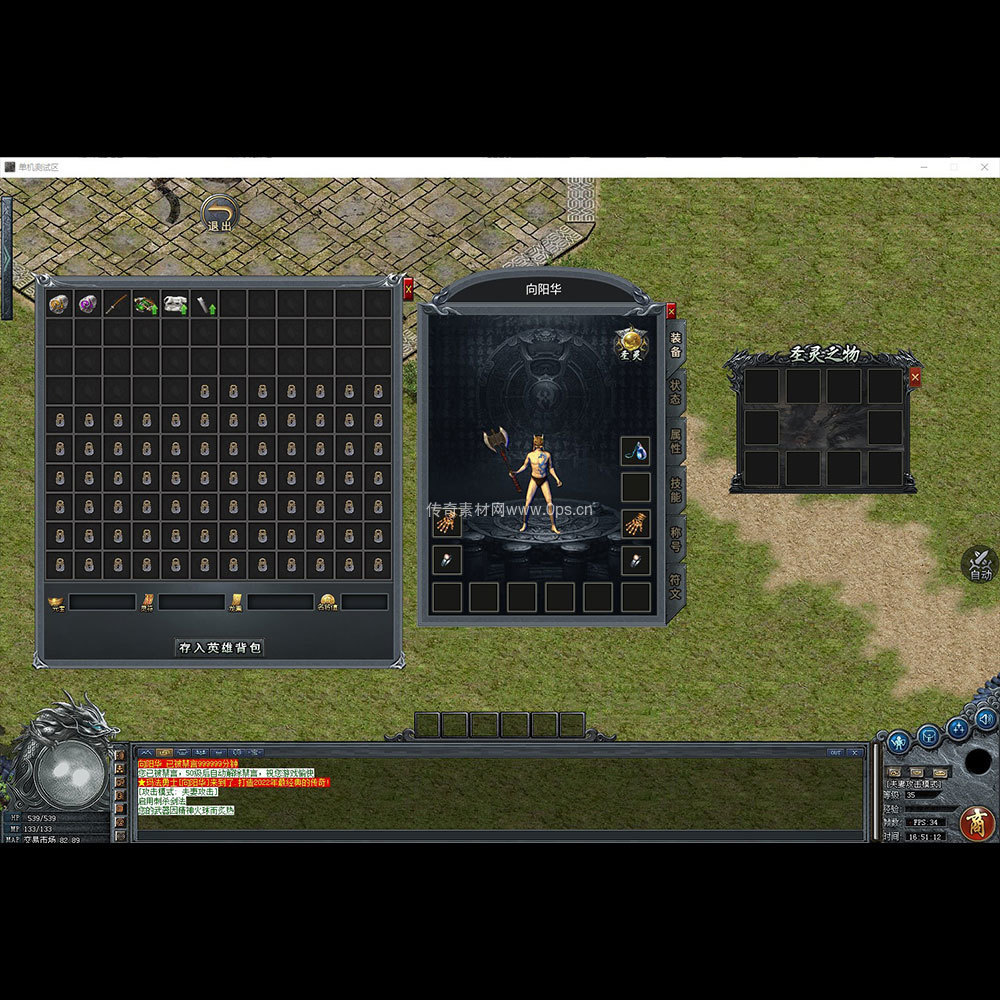This screenshot has width=1000, height=1000.
Task: Show the 属性 tab
Action: tap(676, 441)
